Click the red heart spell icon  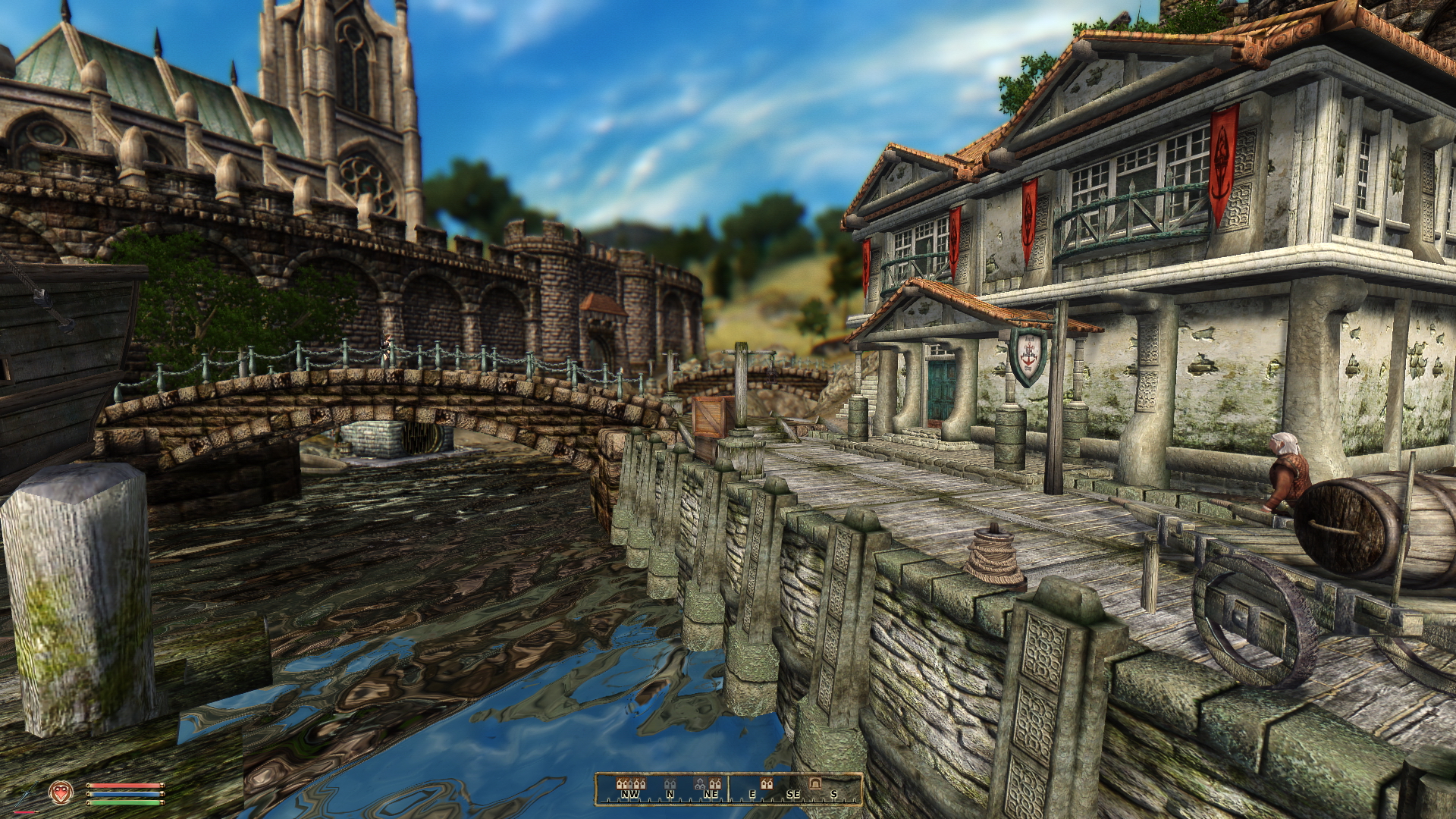[59, 793]
